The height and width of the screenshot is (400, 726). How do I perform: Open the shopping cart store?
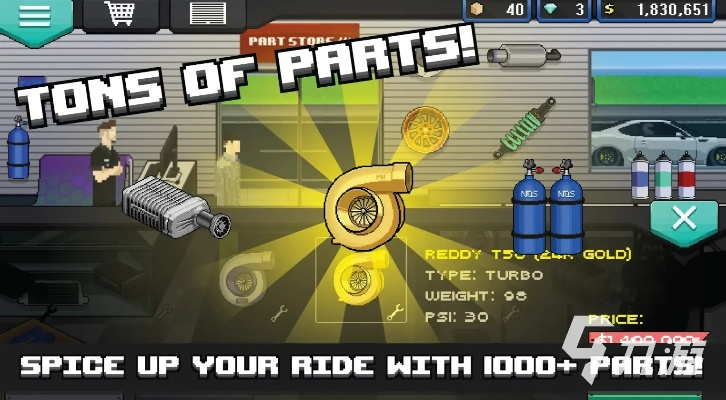pyautogui.click(x=119, y=14)
